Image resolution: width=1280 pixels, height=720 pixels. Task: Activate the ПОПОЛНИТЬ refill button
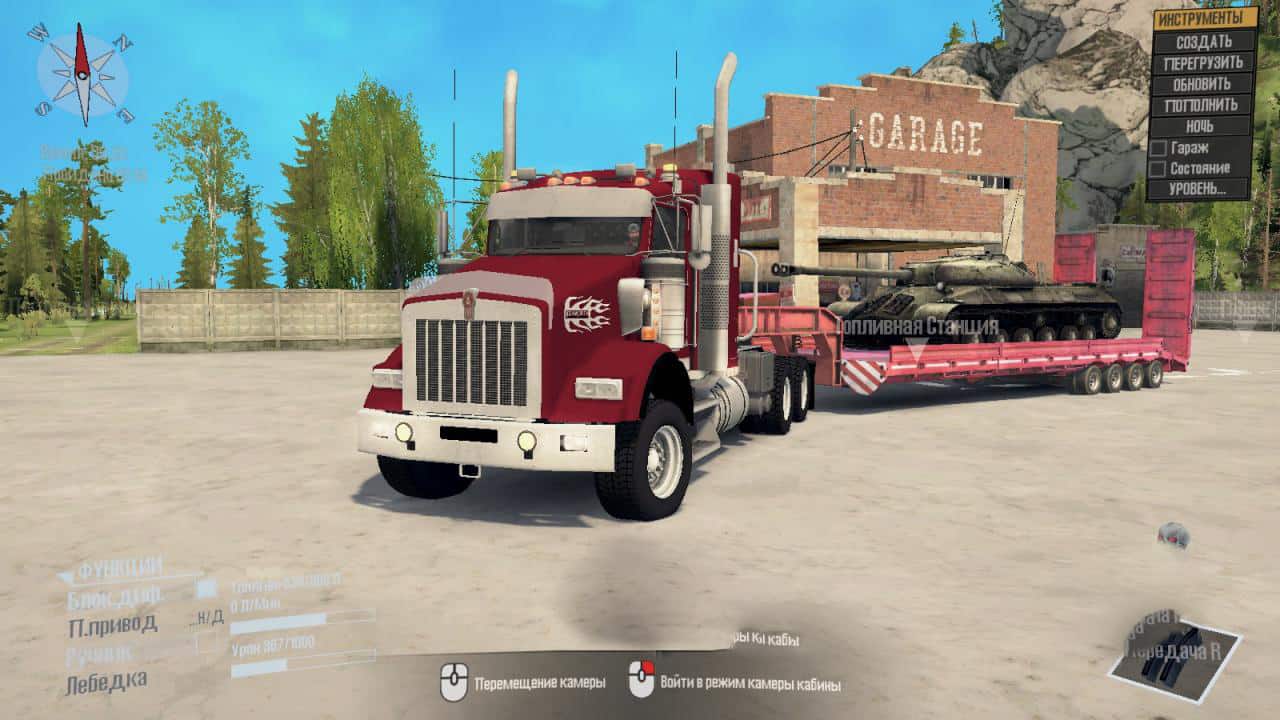[x=1203, y=105]
